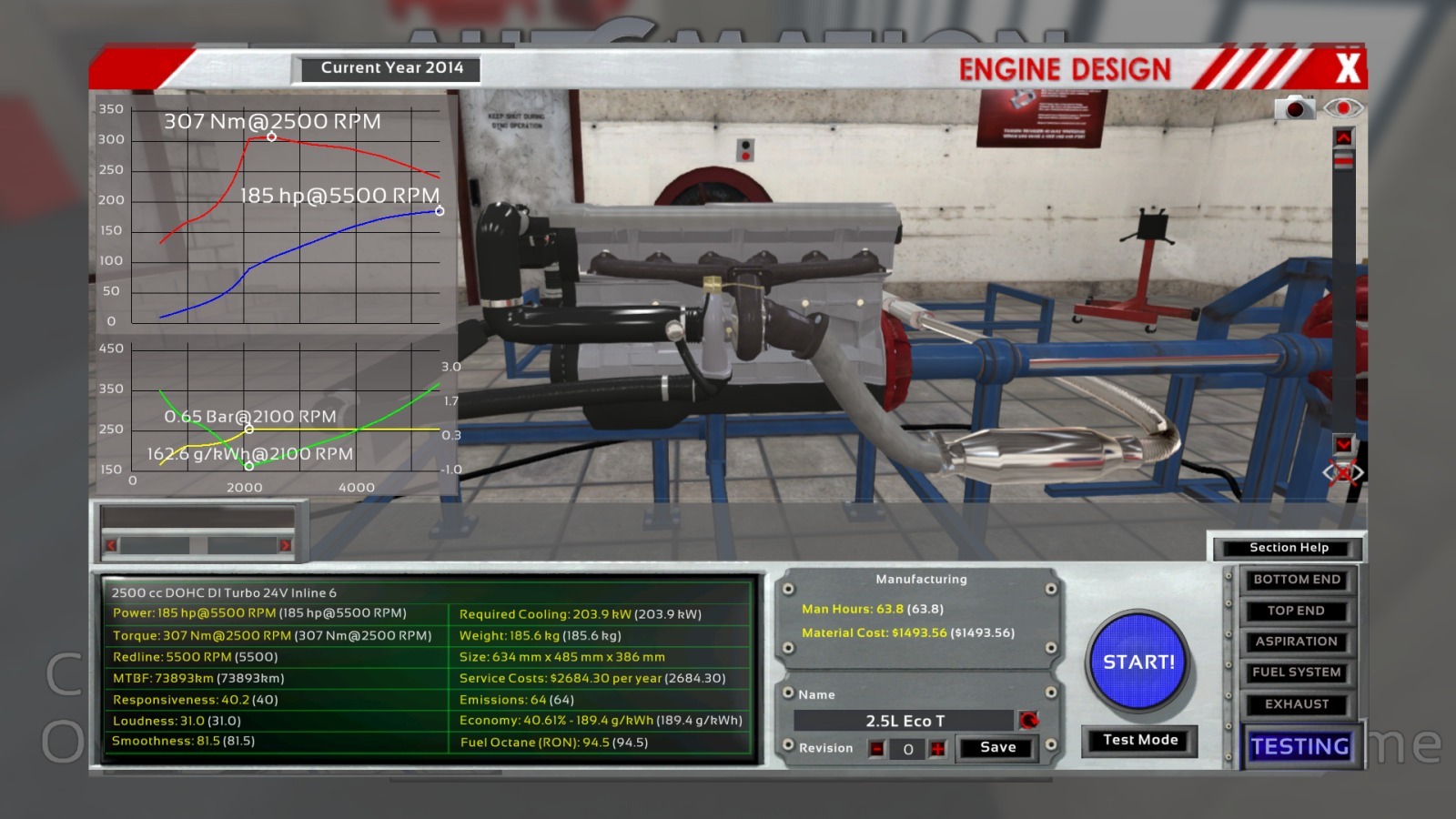Save the engine design
The width and height of the screenshot is (1456, 819).
point(997,748)
